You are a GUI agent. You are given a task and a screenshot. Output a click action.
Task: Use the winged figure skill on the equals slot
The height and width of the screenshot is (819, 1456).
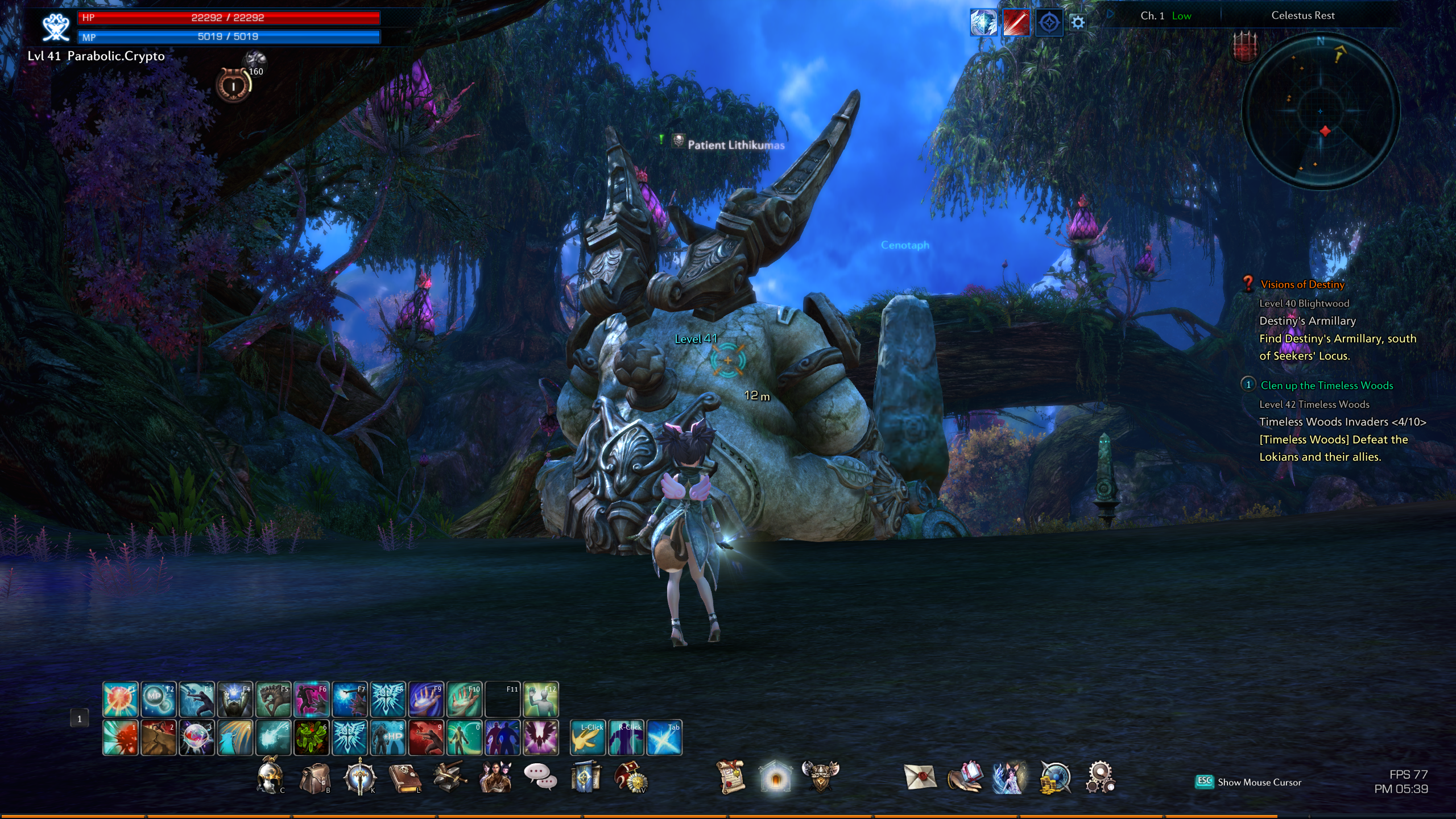(540, 738)
